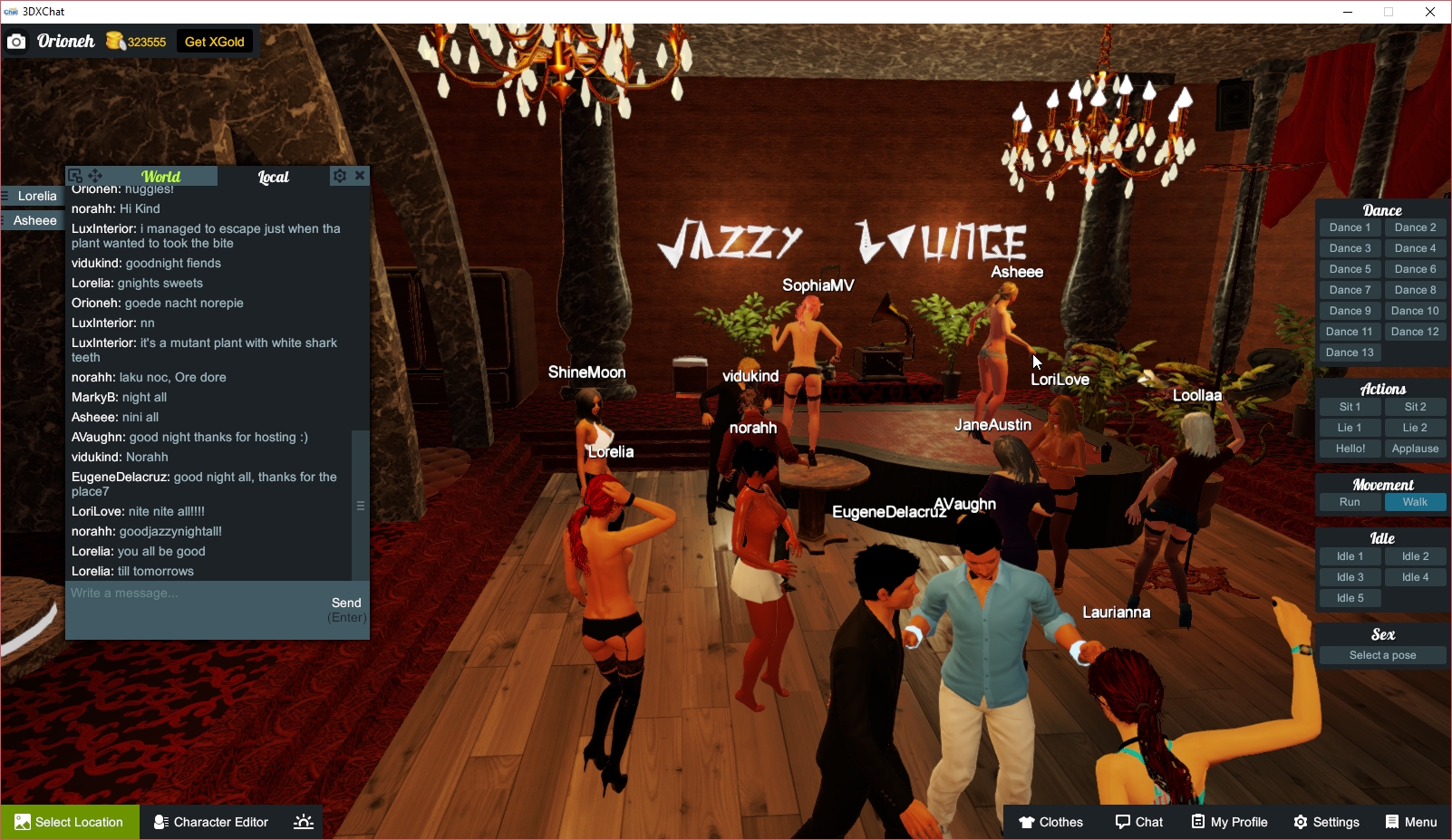Take a screenshot with the camera icon

[x=16, y=41]
